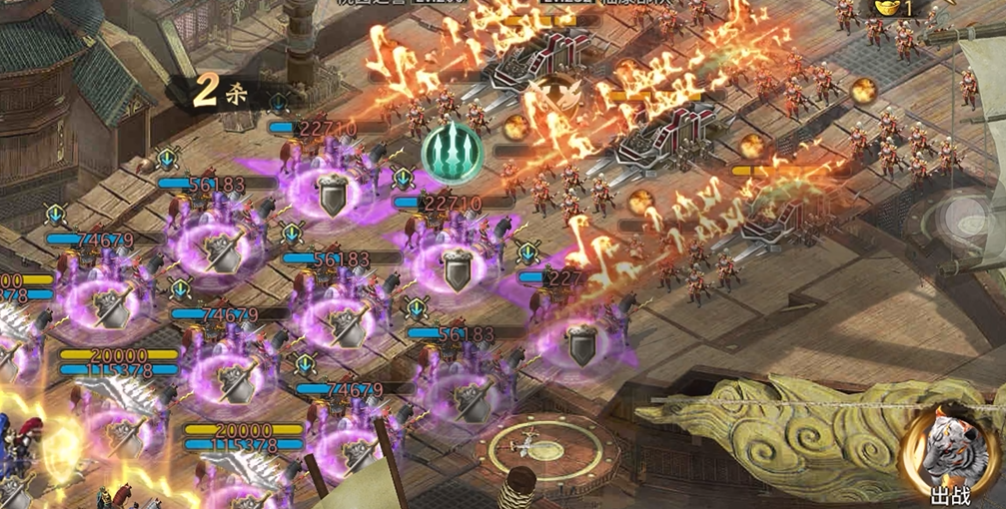Tap the 出战 white tiger button

943,454
